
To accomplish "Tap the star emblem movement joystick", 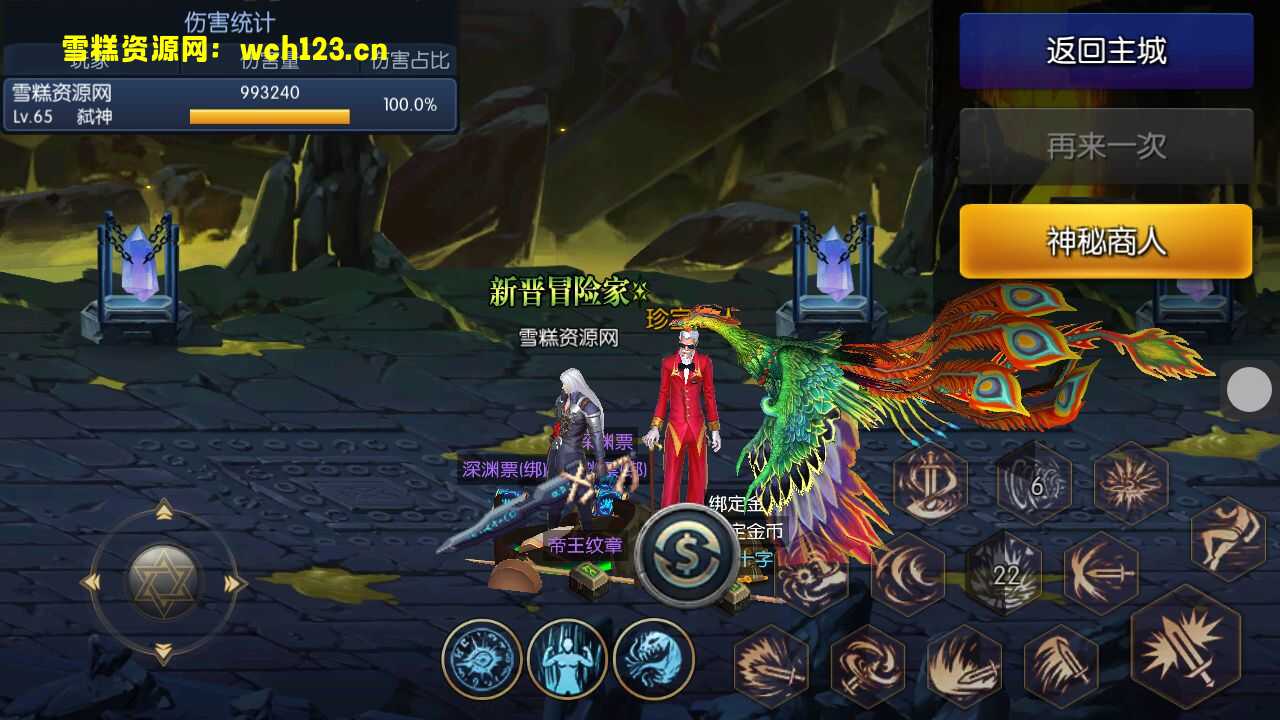I will (x=164, y=582).
